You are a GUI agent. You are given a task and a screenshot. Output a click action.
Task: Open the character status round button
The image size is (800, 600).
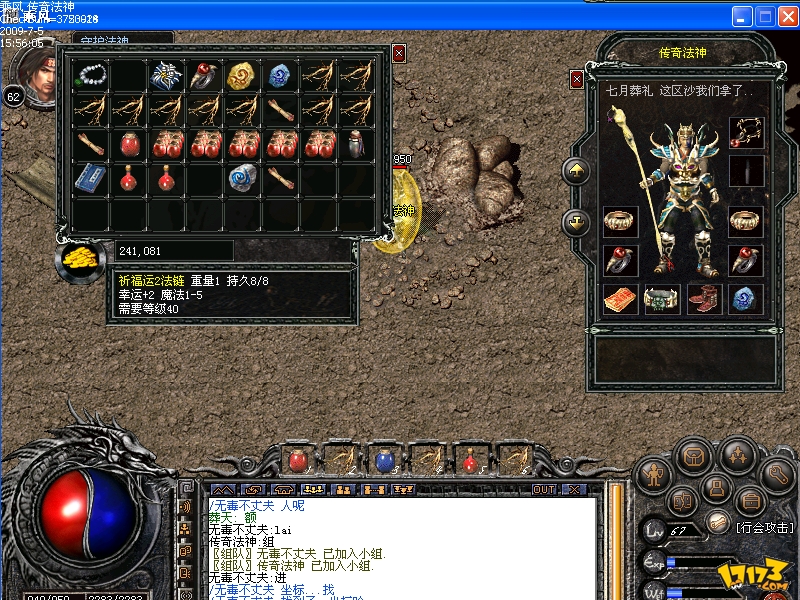[x=654, y=473]
